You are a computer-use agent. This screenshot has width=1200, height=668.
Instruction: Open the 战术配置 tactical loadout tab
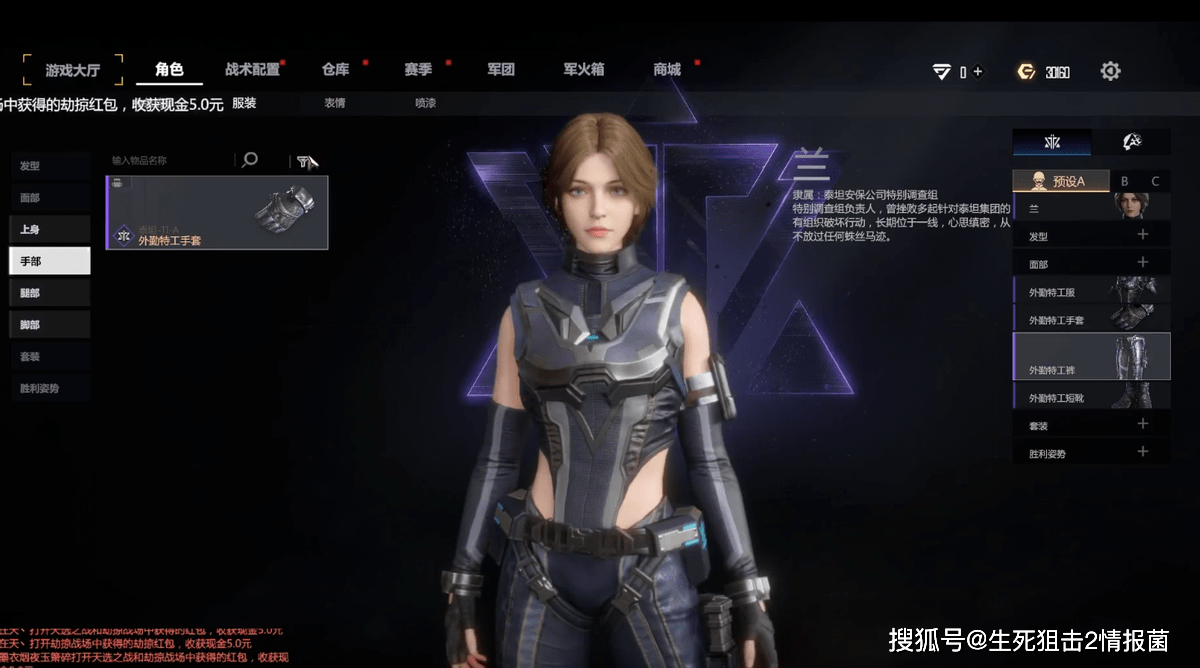point(252,70)
